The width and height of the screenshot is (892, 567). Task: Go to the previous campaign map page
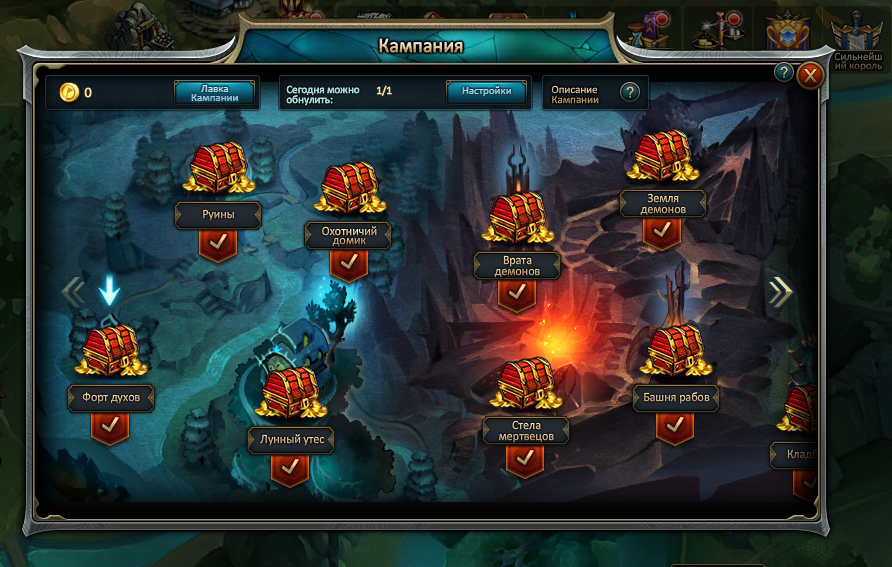(73, 291)
